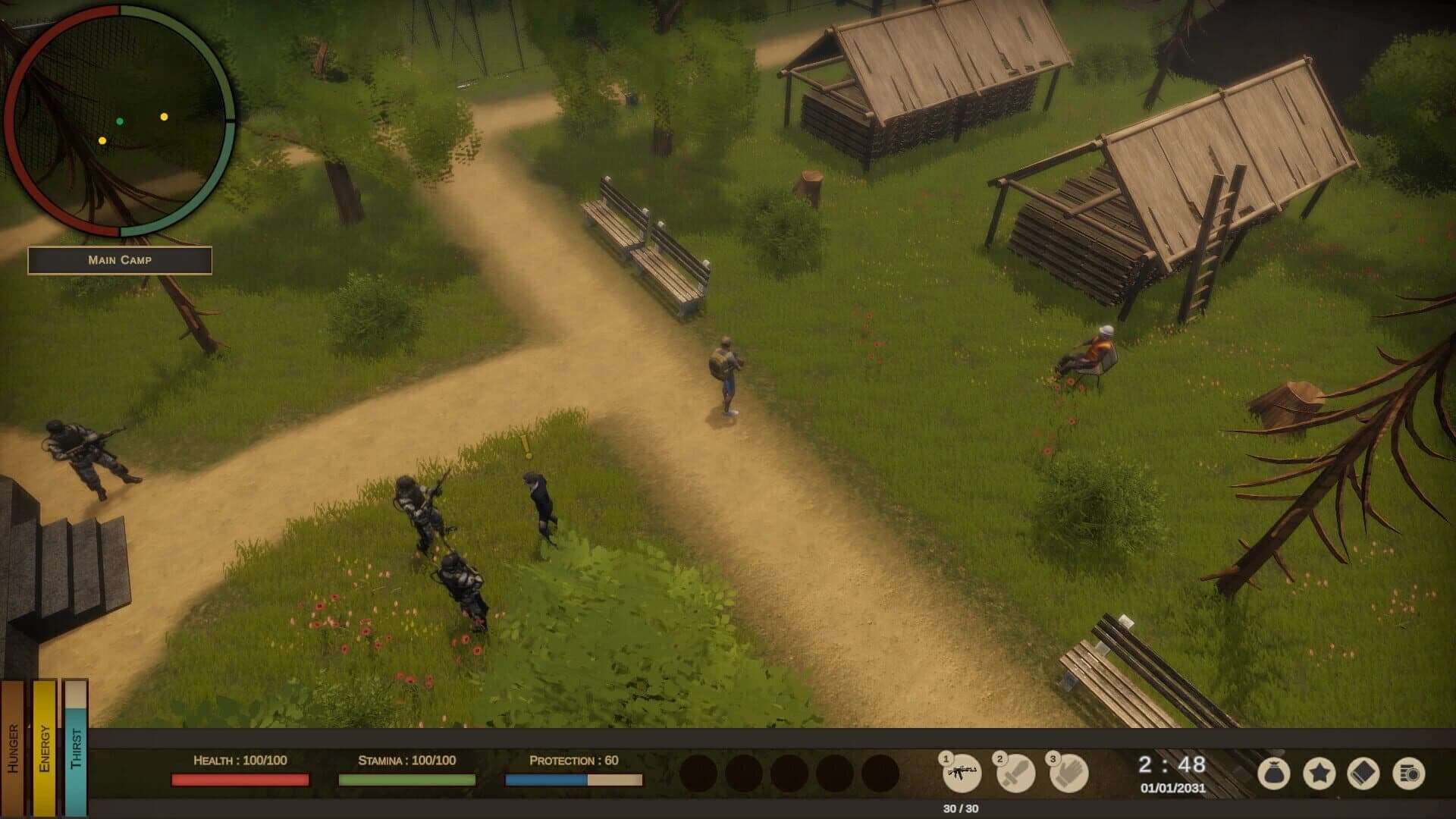Click the yellow NPC dot on minimap

click(163, 117)
